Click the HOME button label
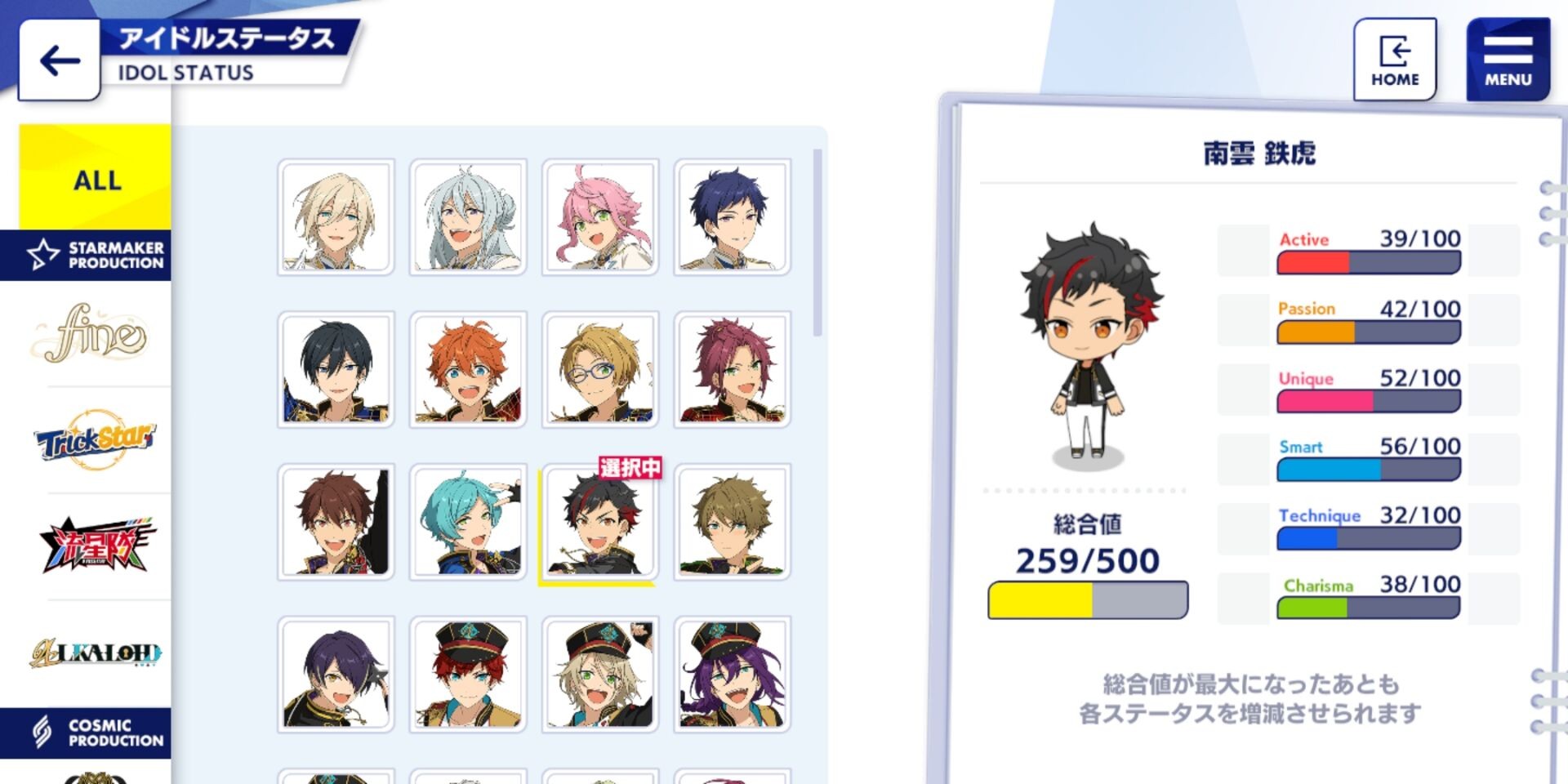 [x=1395, y=79]
